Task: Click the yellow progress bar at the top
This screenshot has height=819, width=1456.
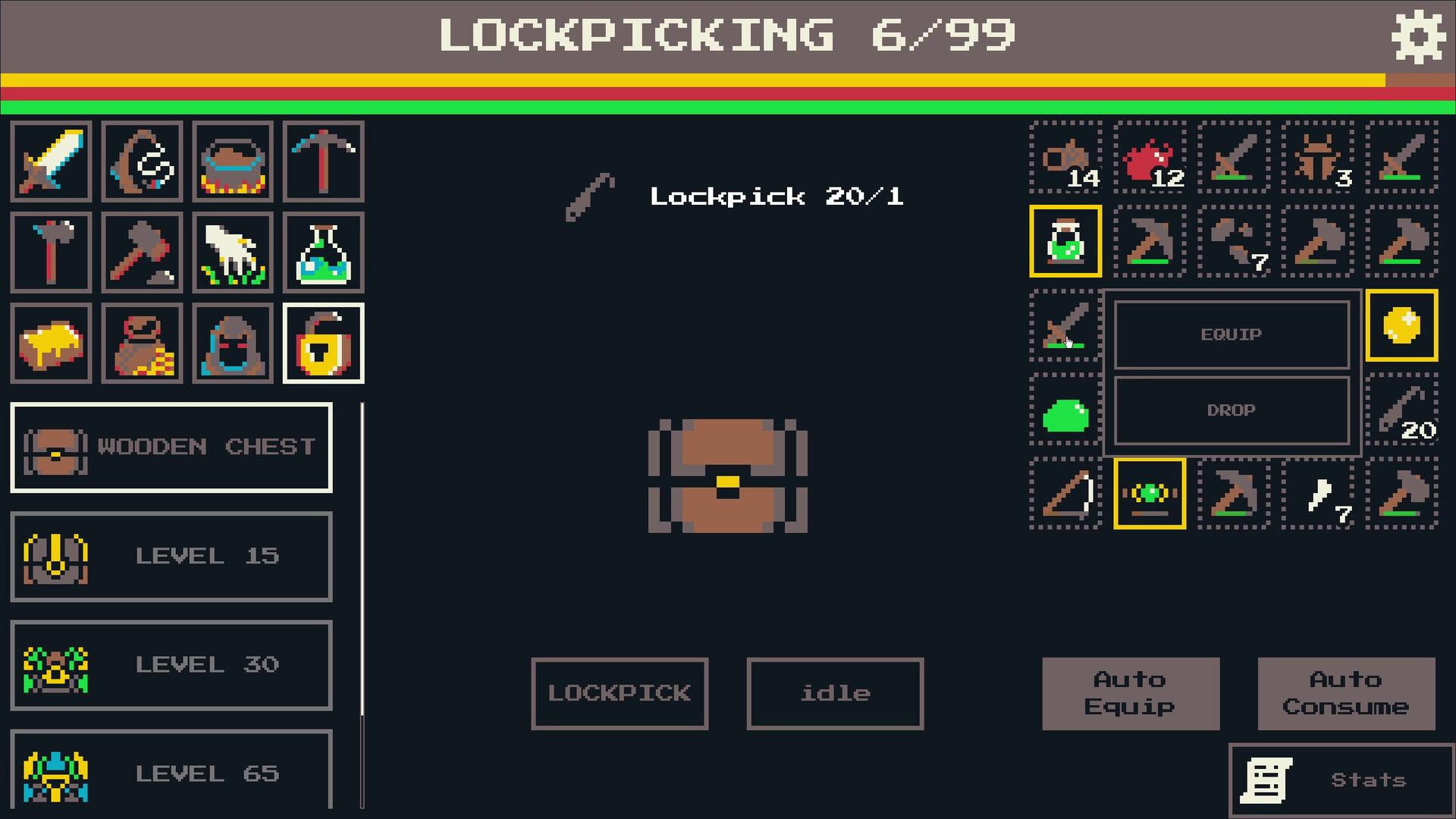Action: [x=682, y=78]
